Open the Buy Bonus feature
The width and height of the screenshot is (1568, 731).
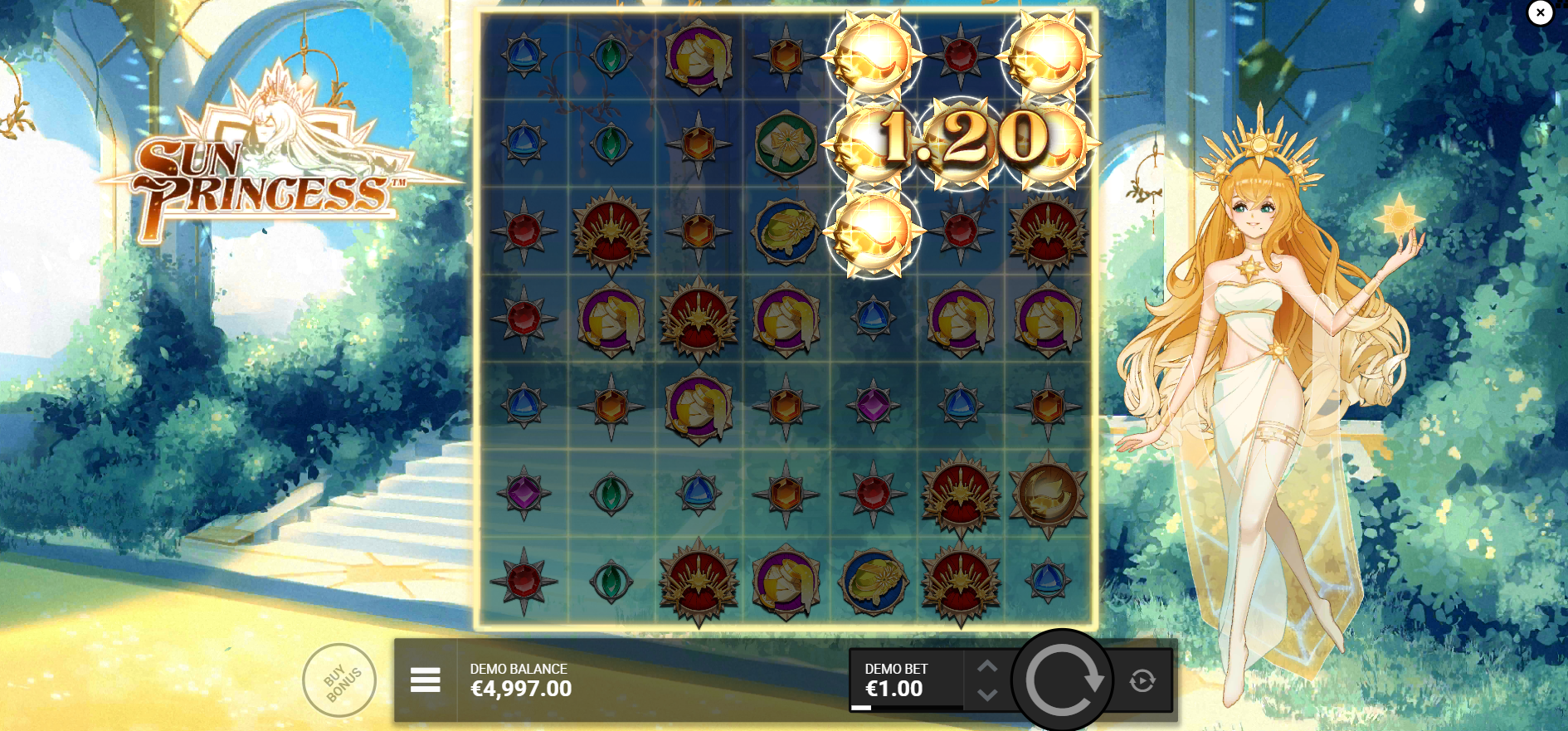339,681
